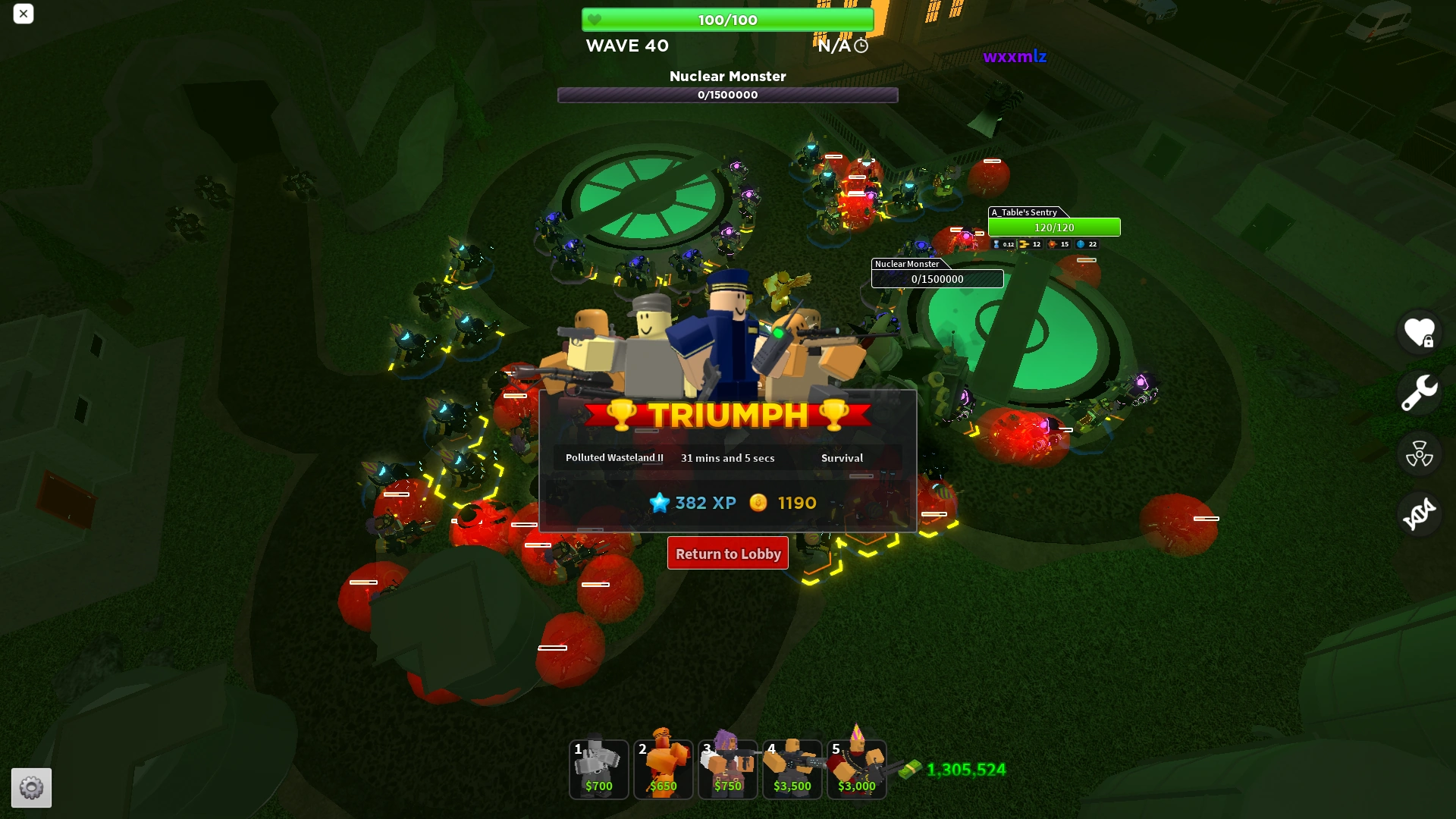Open the settings gear in bottom-left corner
This screenshot has height=819, width=1456.
(32, 788)
